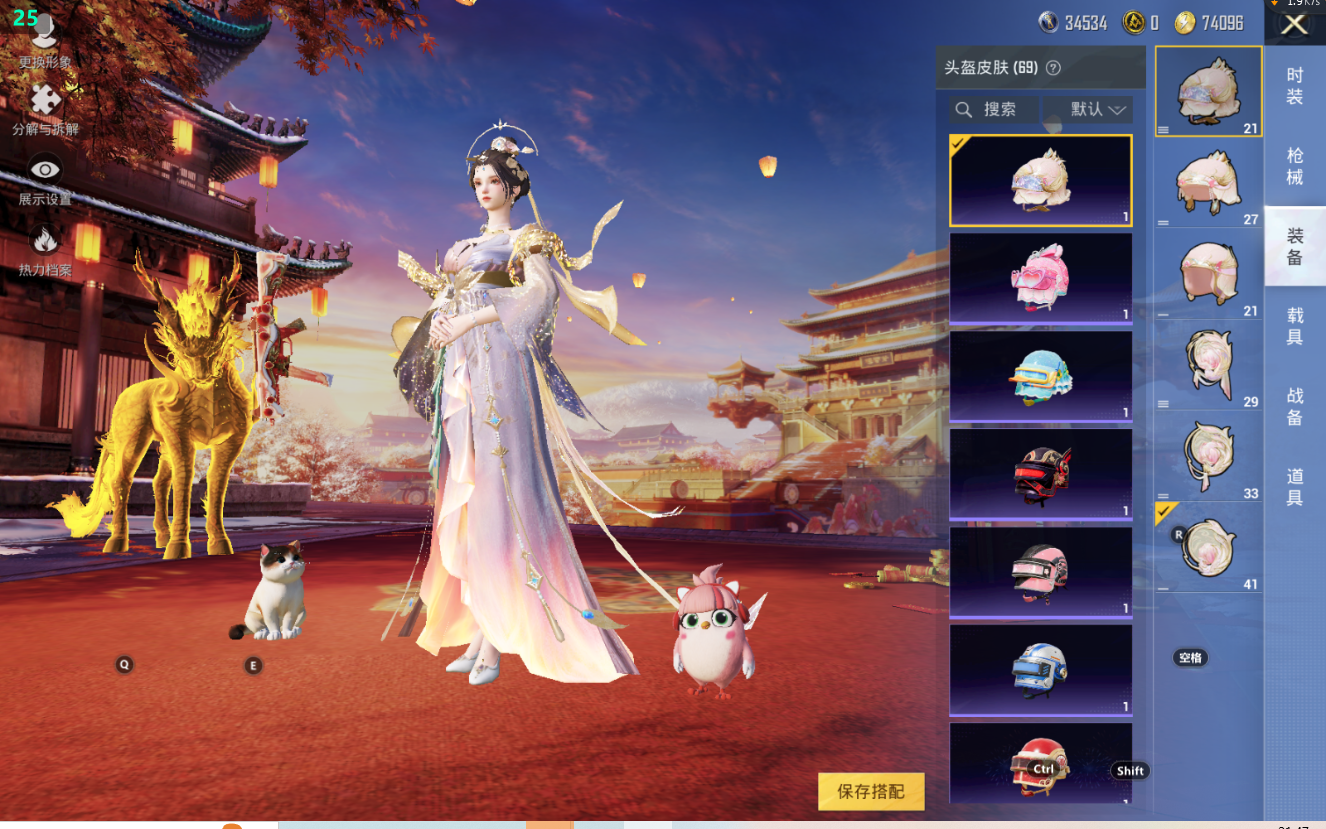Screen dimensions: 1326x829
Task: Click the help question mark beside 头盔皮肤
Action: pos(1053,68)
